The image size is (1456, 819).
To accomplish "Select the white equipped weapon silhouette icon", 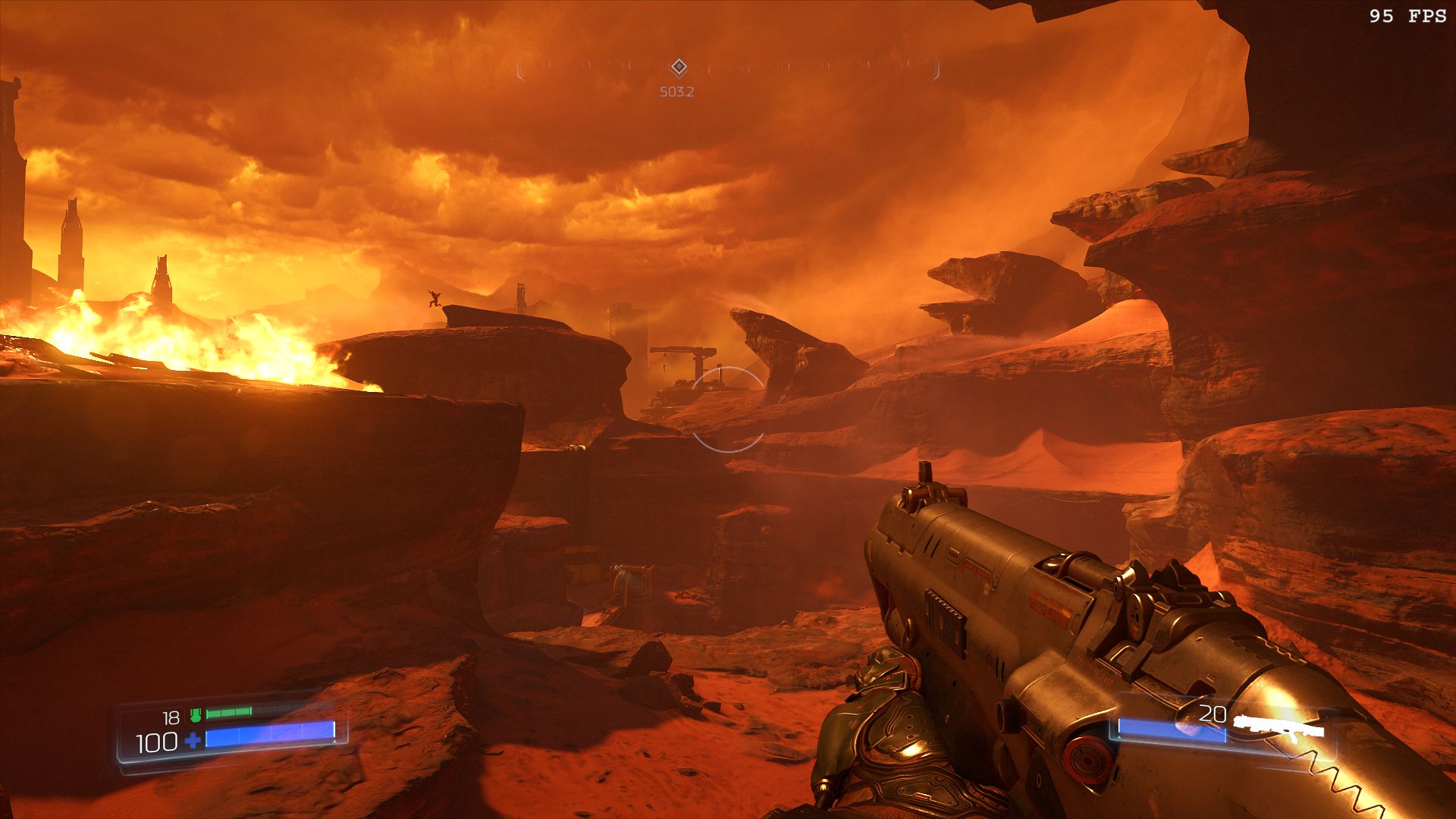I will [x=1279, y=726].
